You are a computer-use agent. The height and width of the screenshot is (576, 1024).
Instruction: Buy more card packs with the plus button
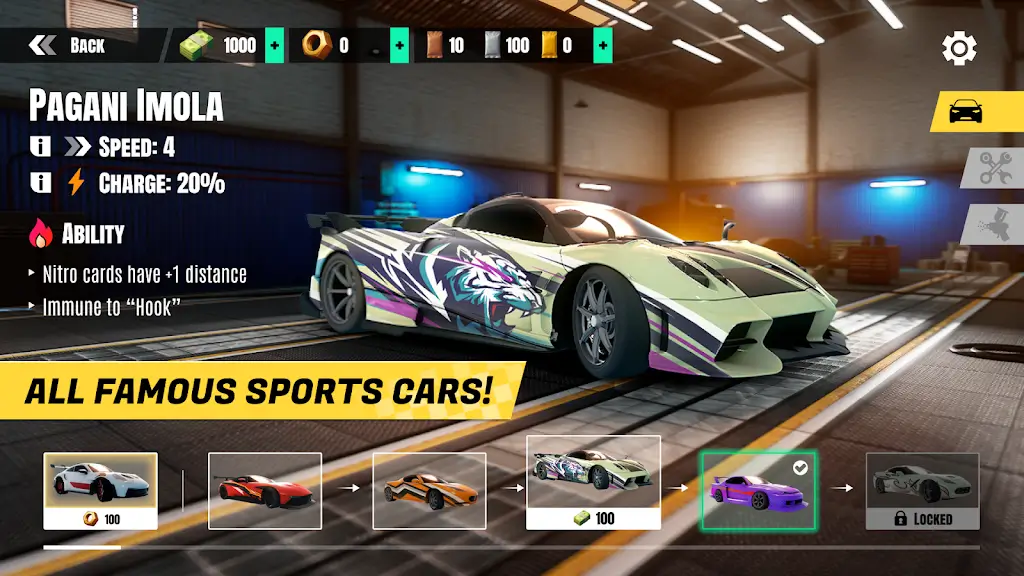point(602,45)
